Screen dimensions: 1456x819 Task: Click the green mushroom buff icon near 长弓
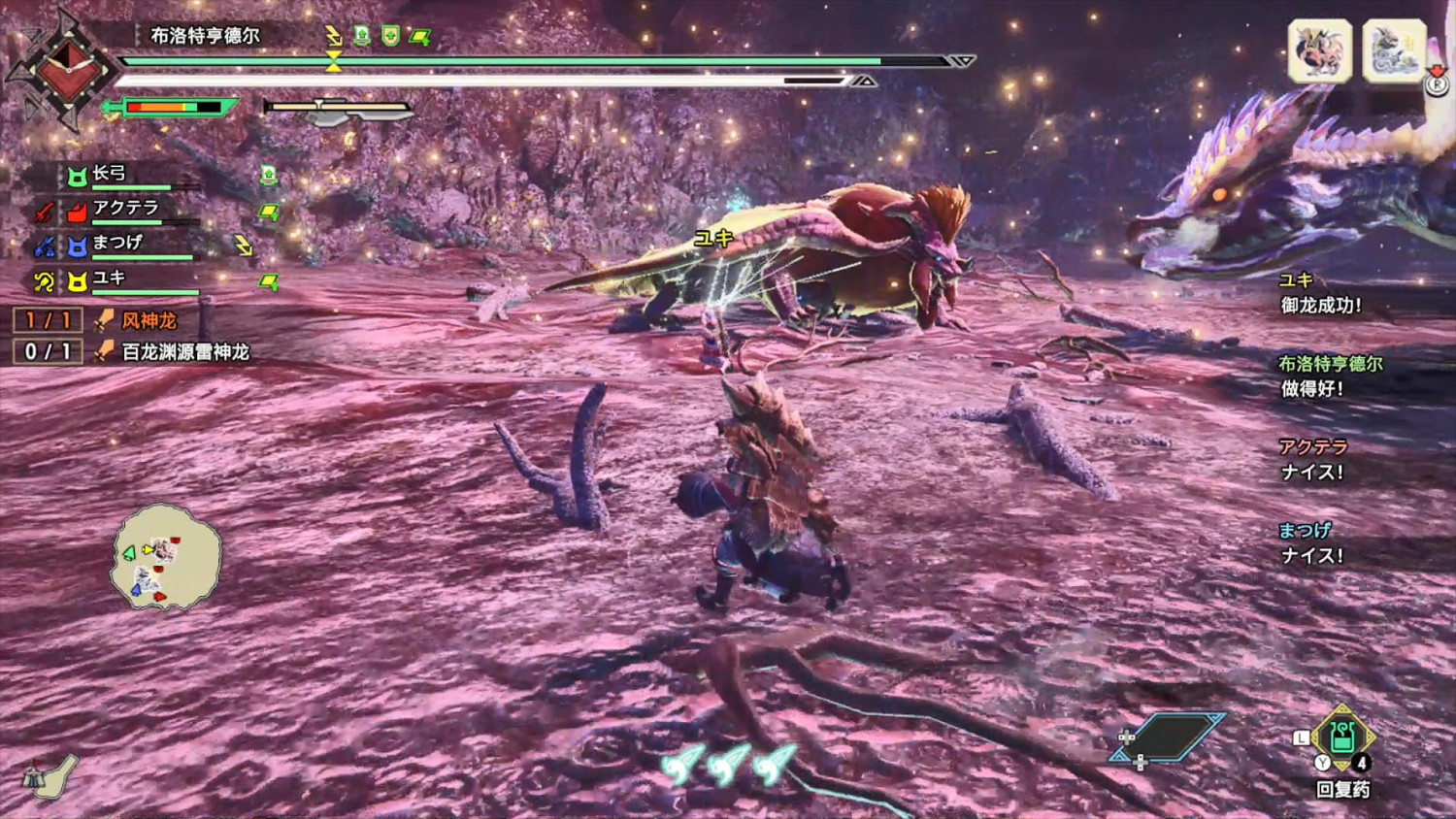pos(269,175)
